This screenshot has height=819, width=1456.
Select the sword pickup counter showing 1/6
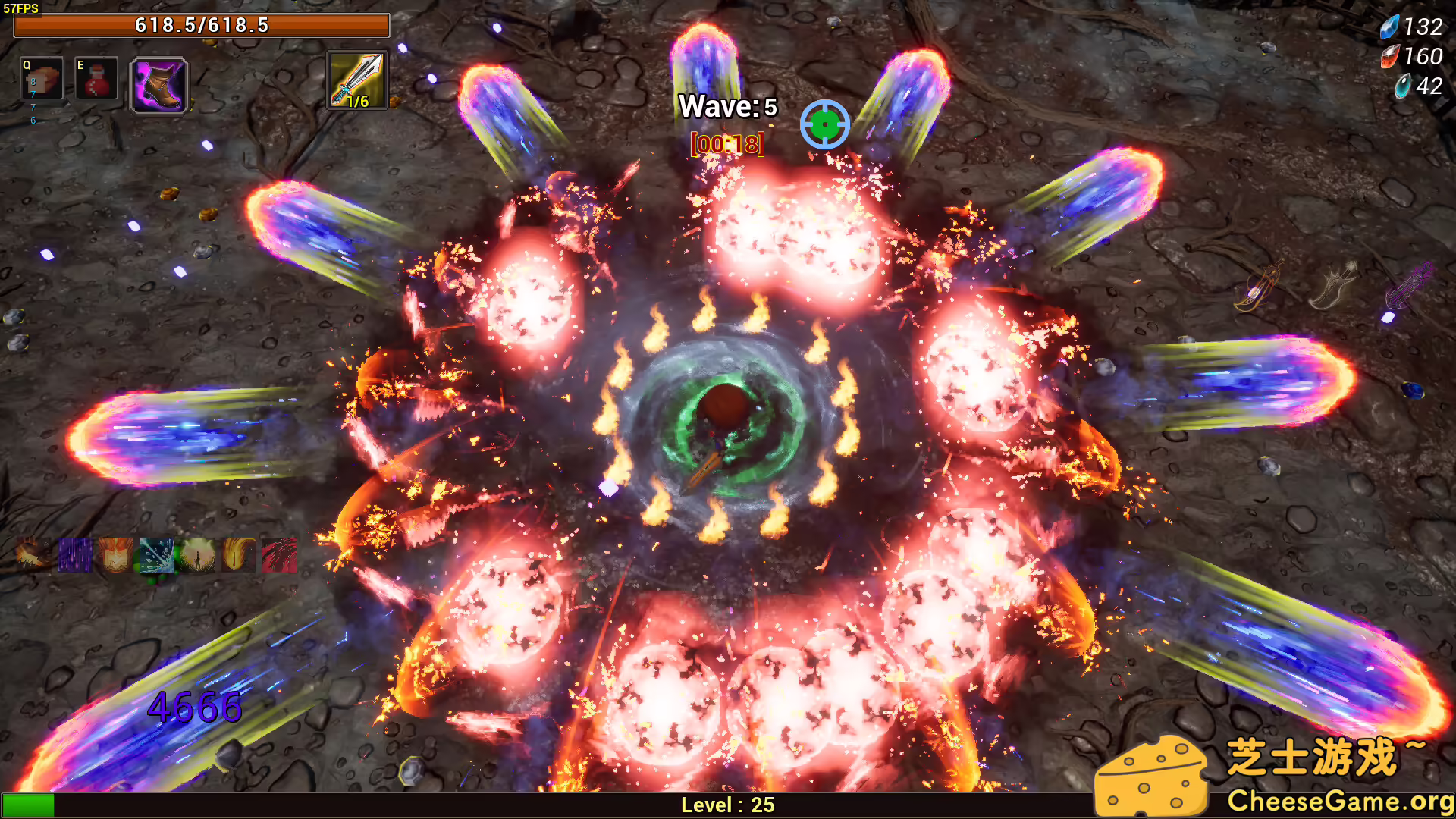(356, 78)
